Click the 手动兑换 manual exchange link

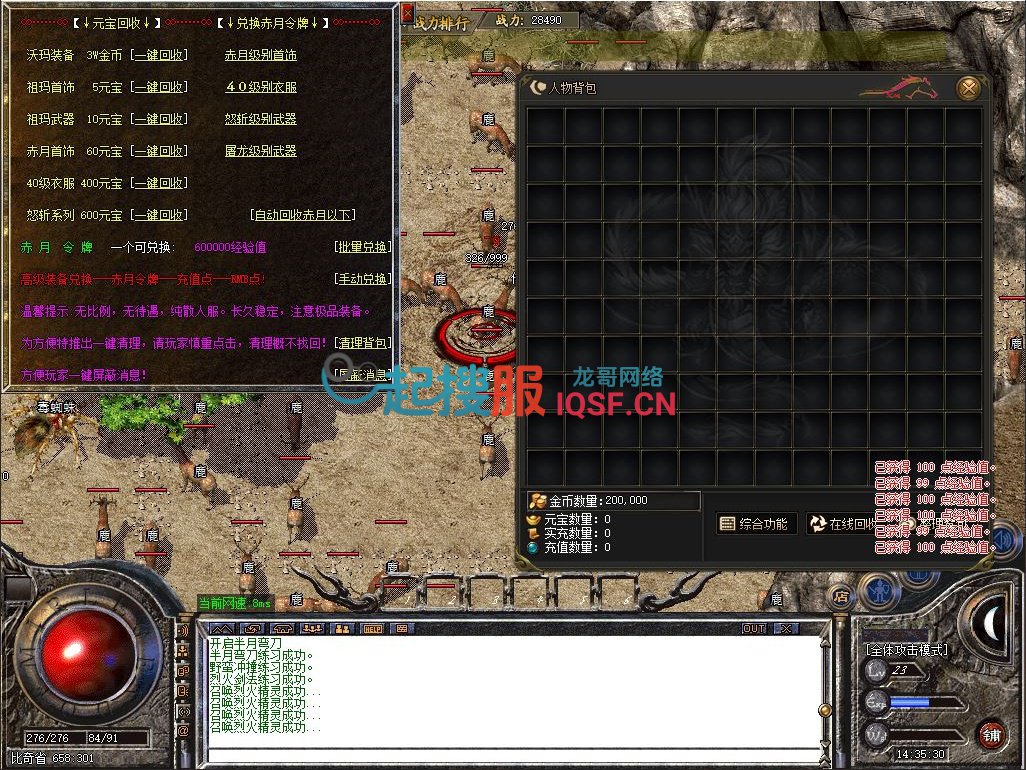(x=362, y=279)
